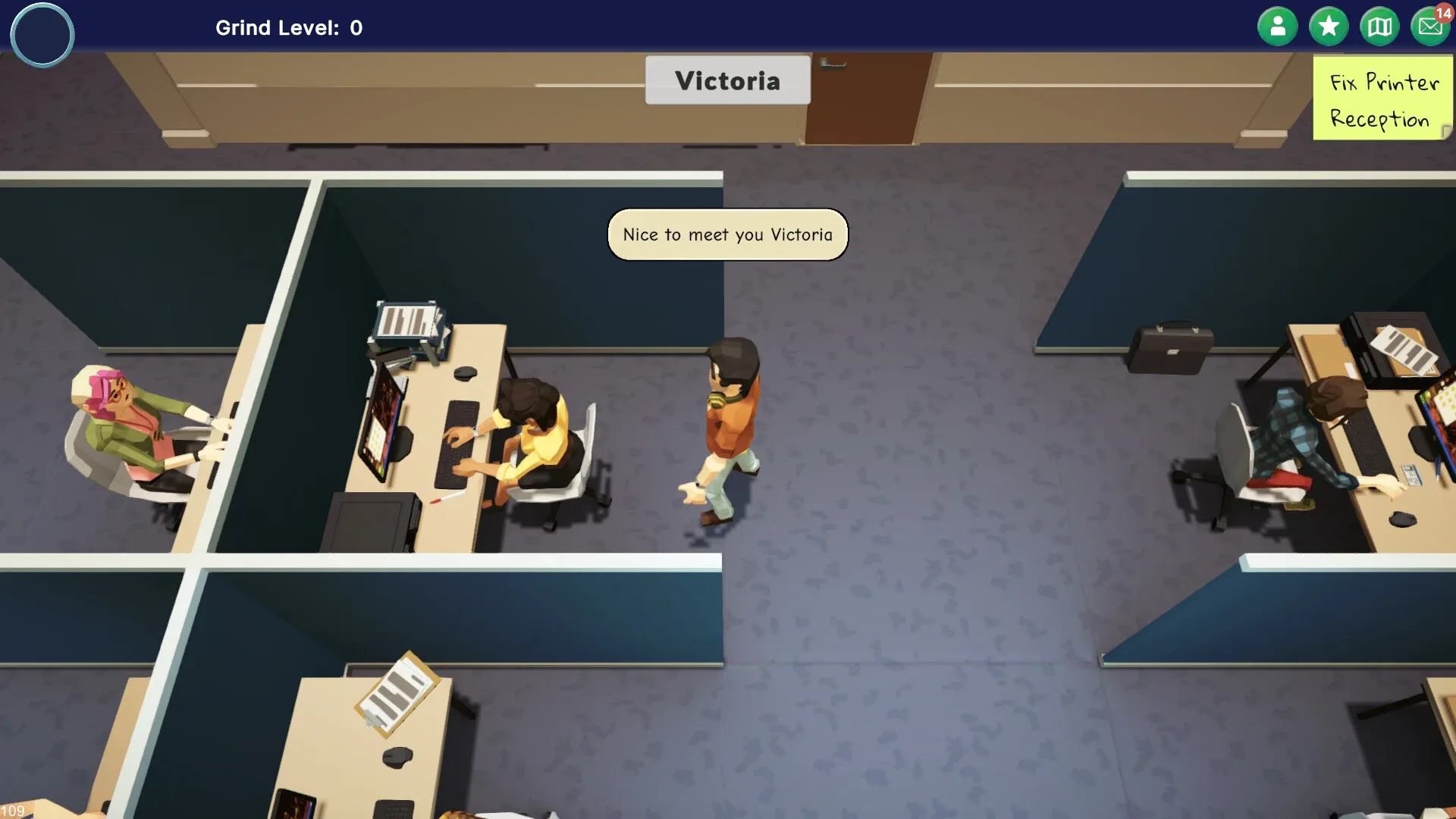The image size is (1456, 819).
Task: Select the paper tray on the left cubicle desk
Action: tap(406, 318)
